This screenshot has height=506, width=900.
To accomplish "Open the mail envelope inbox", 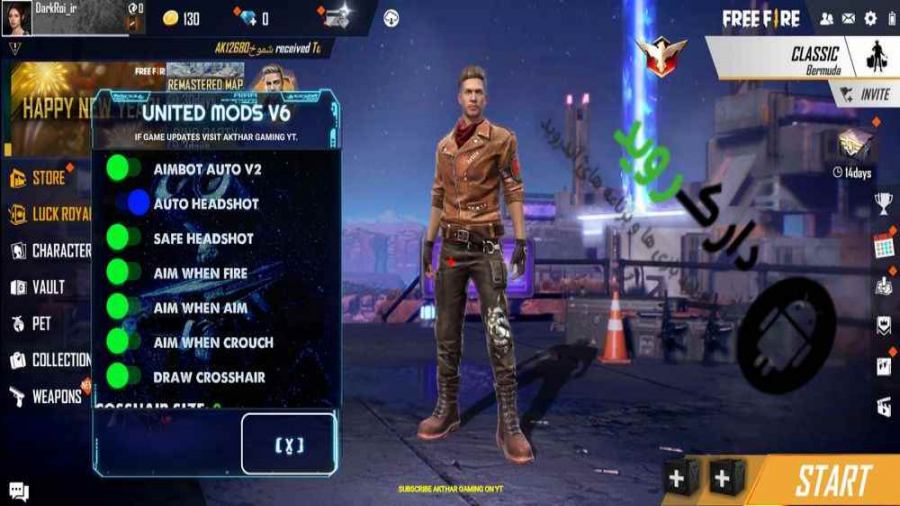I will (849, 18).
